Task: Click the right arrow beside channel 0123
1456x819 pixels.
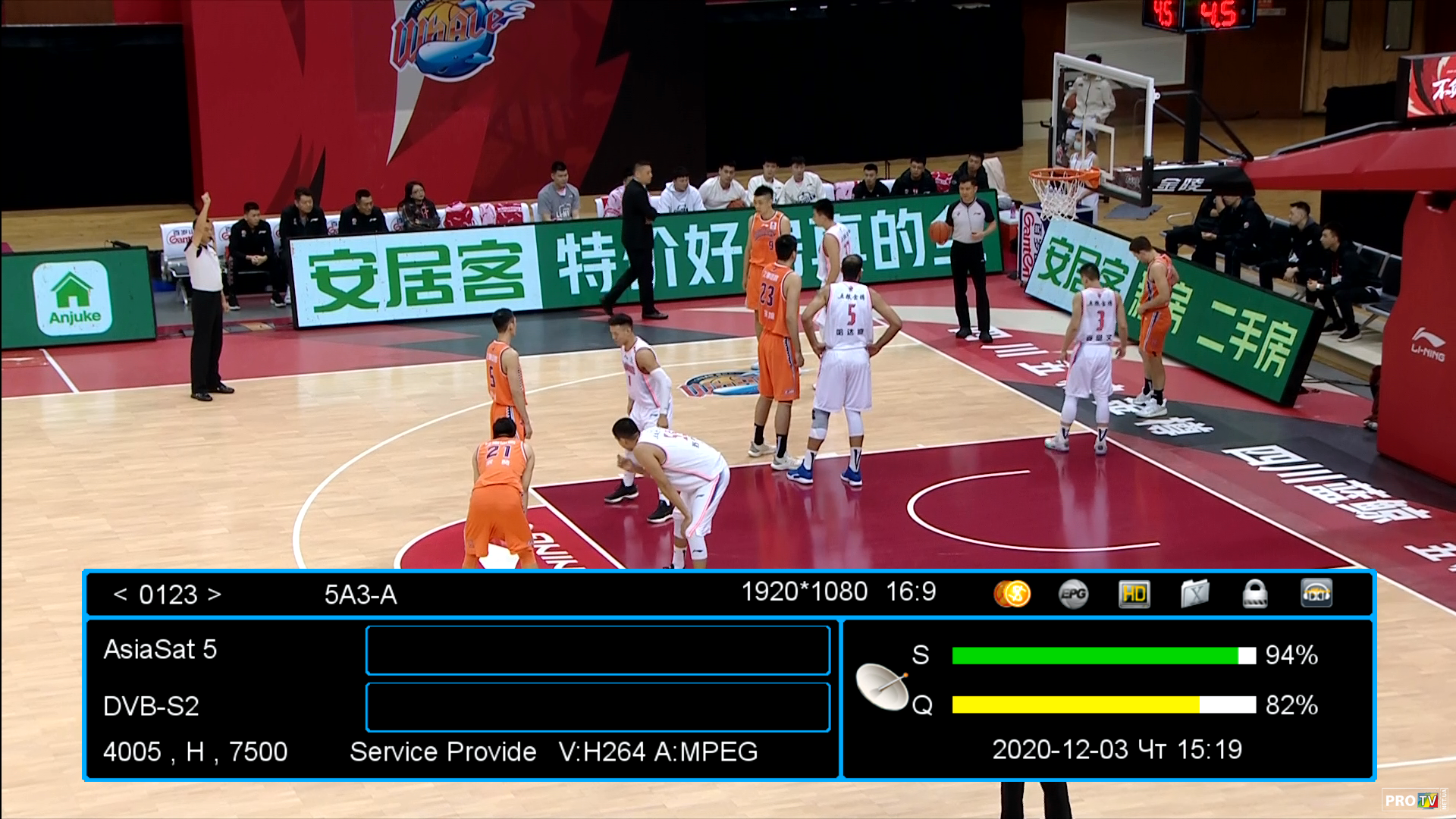Action: [x=215, y=595]
